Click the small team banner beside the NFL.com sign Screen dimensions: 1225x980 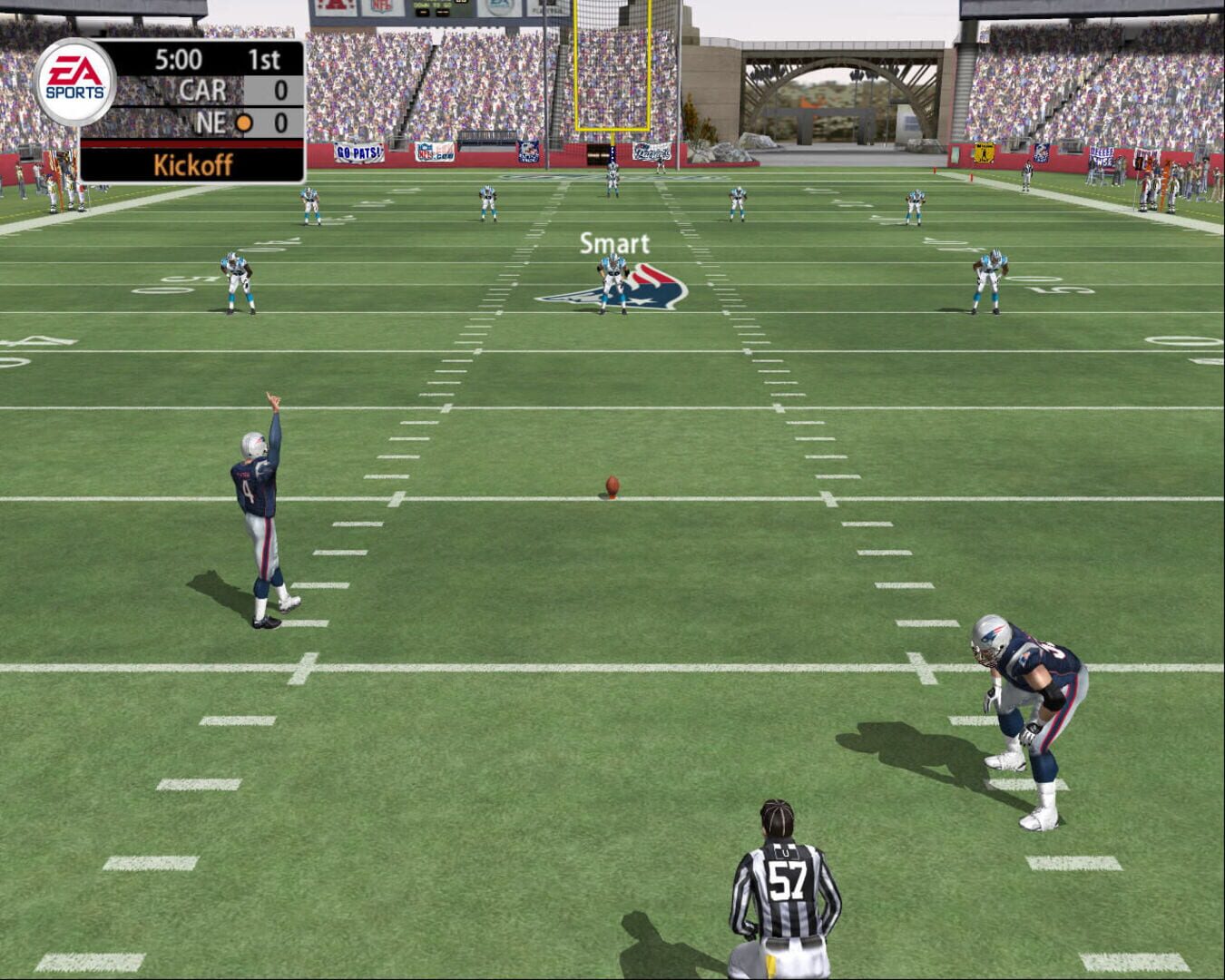coord(529,152)
